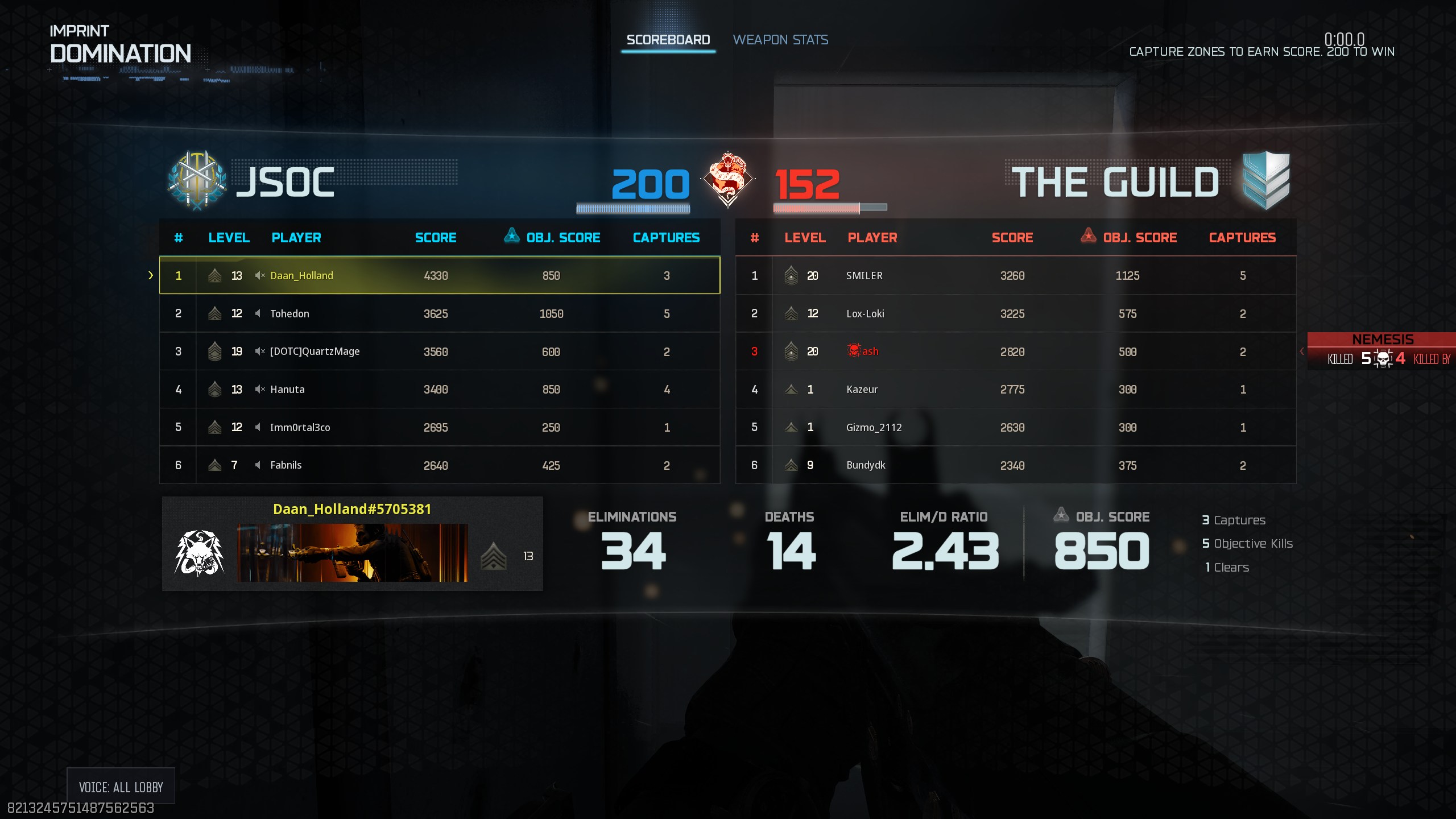Collapse the Nemesis panel arrow

1302,351
